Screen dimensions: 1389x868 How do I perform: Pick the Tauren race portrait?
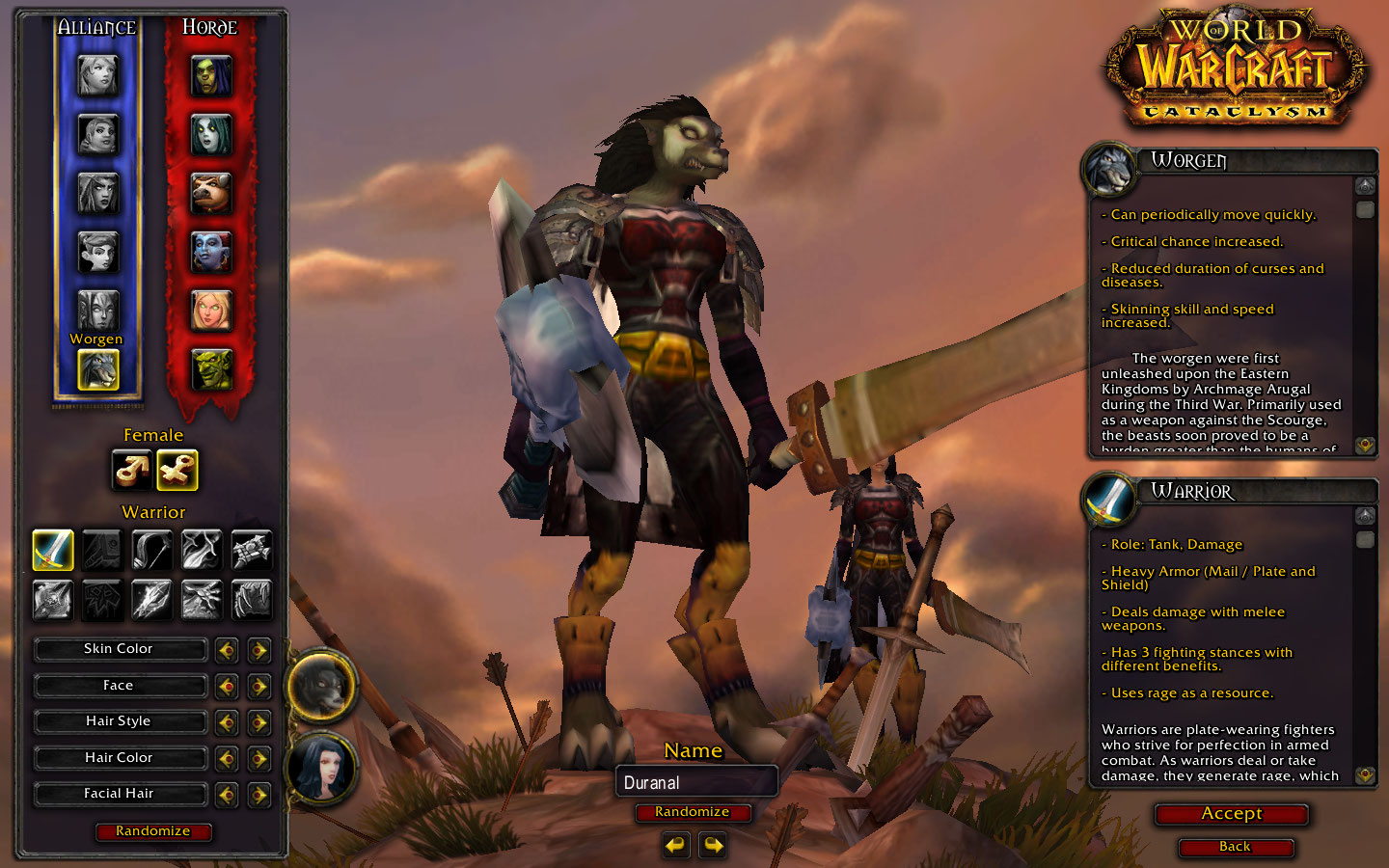pyautogui.click(x=210, y=194)
